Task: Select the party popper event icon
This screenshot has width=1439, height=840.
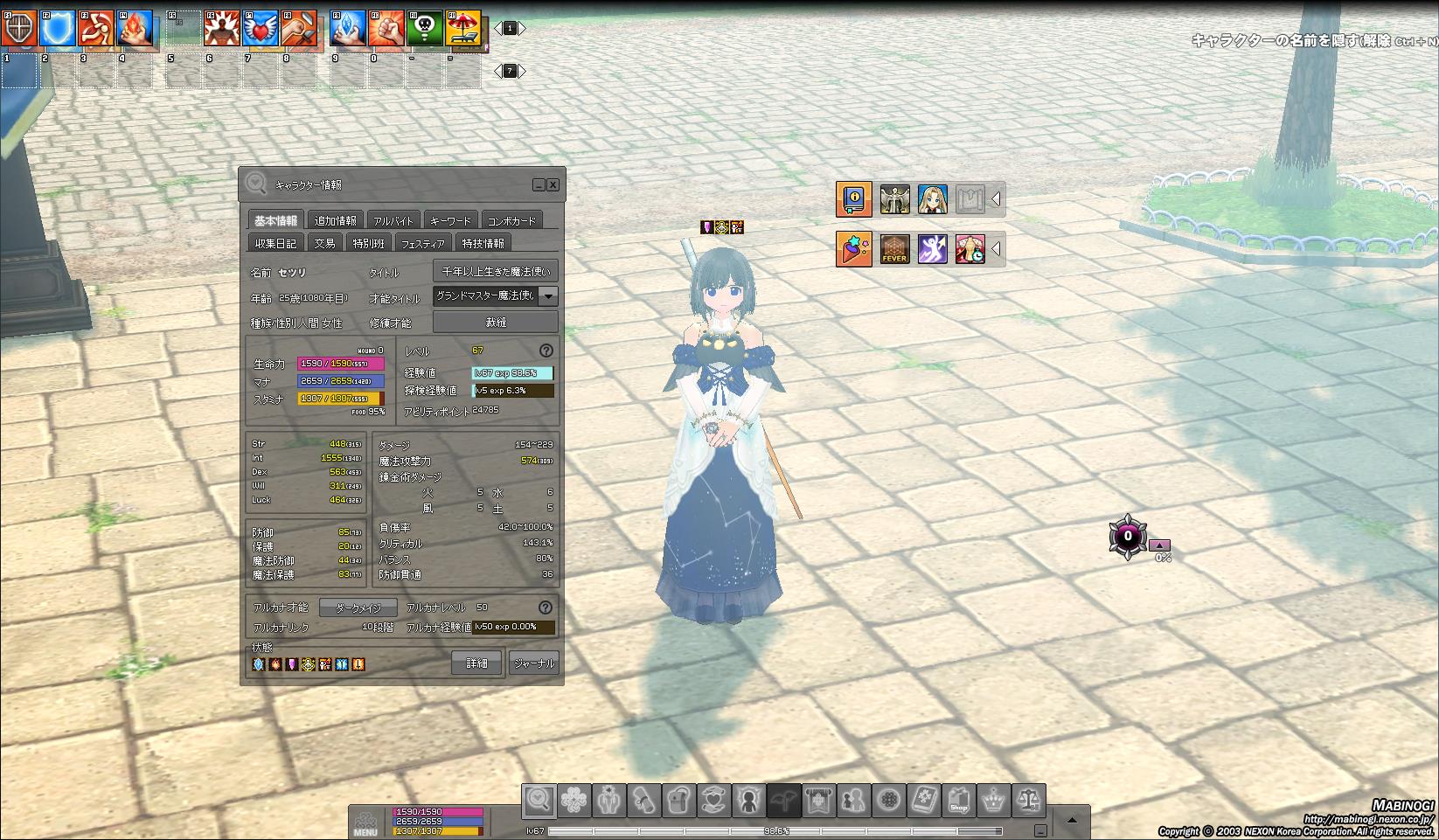Action: tap(853, 248)
